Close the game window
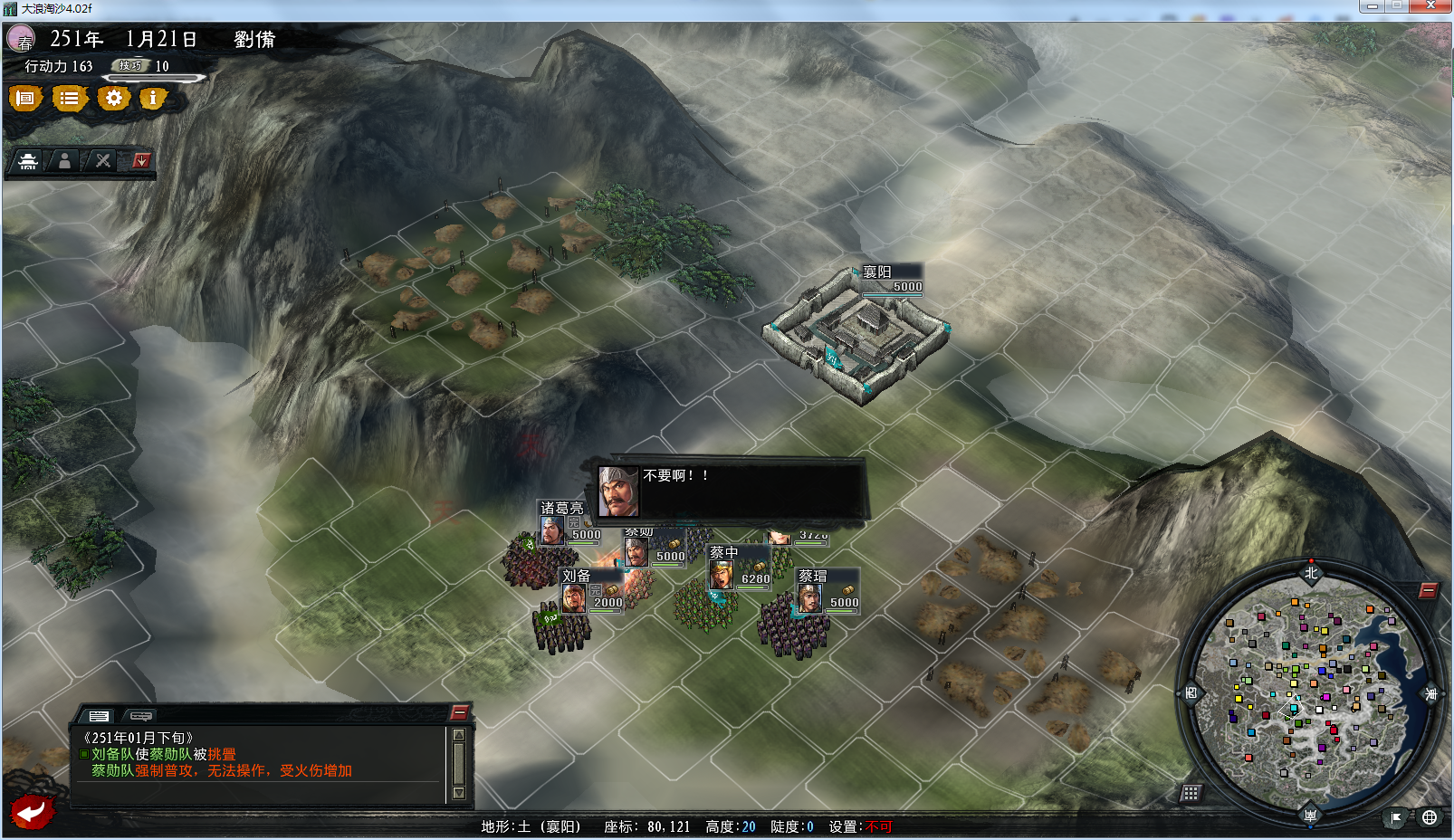 pyautogui.click(x=1430, y=6)
